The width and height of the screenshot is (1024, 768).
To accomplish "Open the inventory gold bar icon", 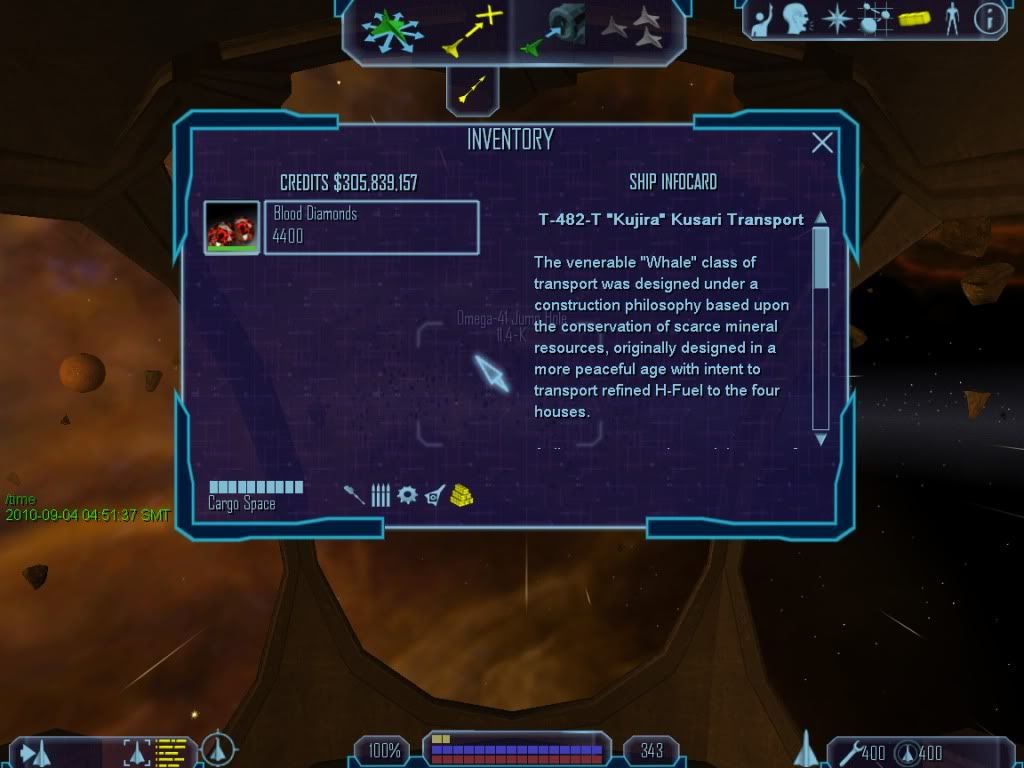I will tap(914, 19).
